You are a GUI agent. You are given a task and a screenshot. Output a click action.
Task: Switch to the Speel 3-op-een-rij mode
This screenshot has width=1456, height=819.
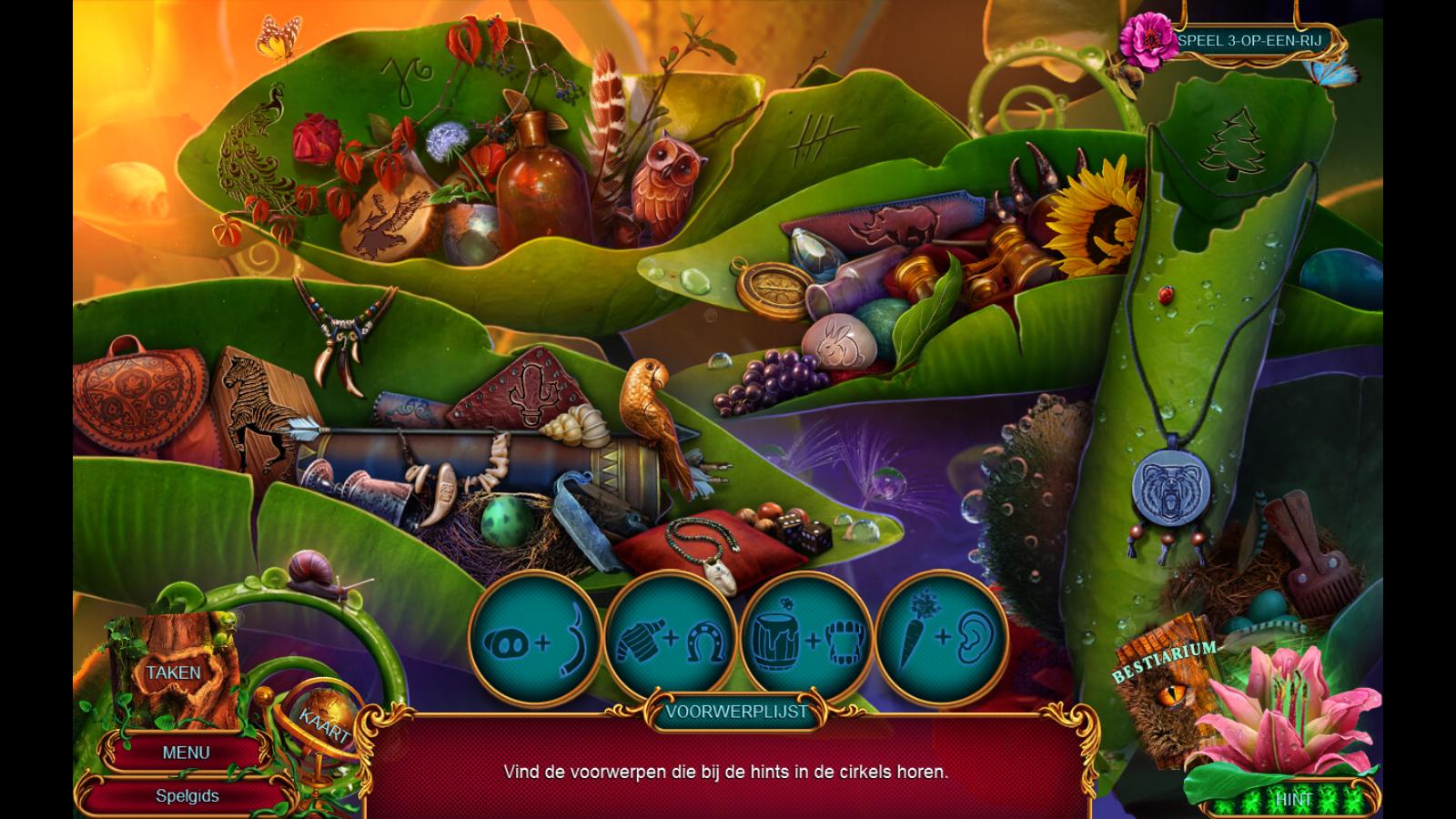[x=1249, y=41]
